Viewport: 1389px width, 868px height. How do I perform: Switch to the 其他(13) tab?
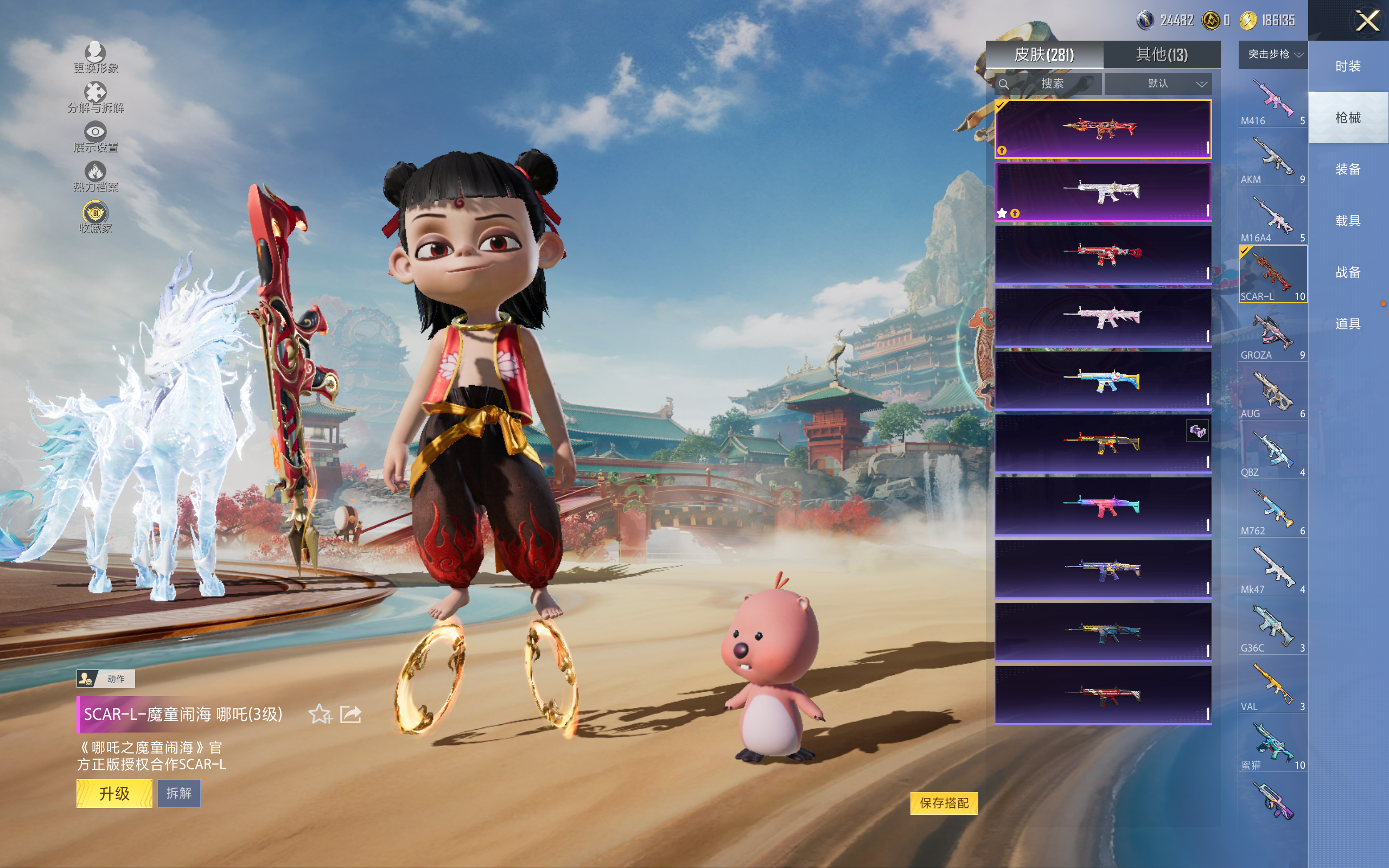tap(1162, 55)
